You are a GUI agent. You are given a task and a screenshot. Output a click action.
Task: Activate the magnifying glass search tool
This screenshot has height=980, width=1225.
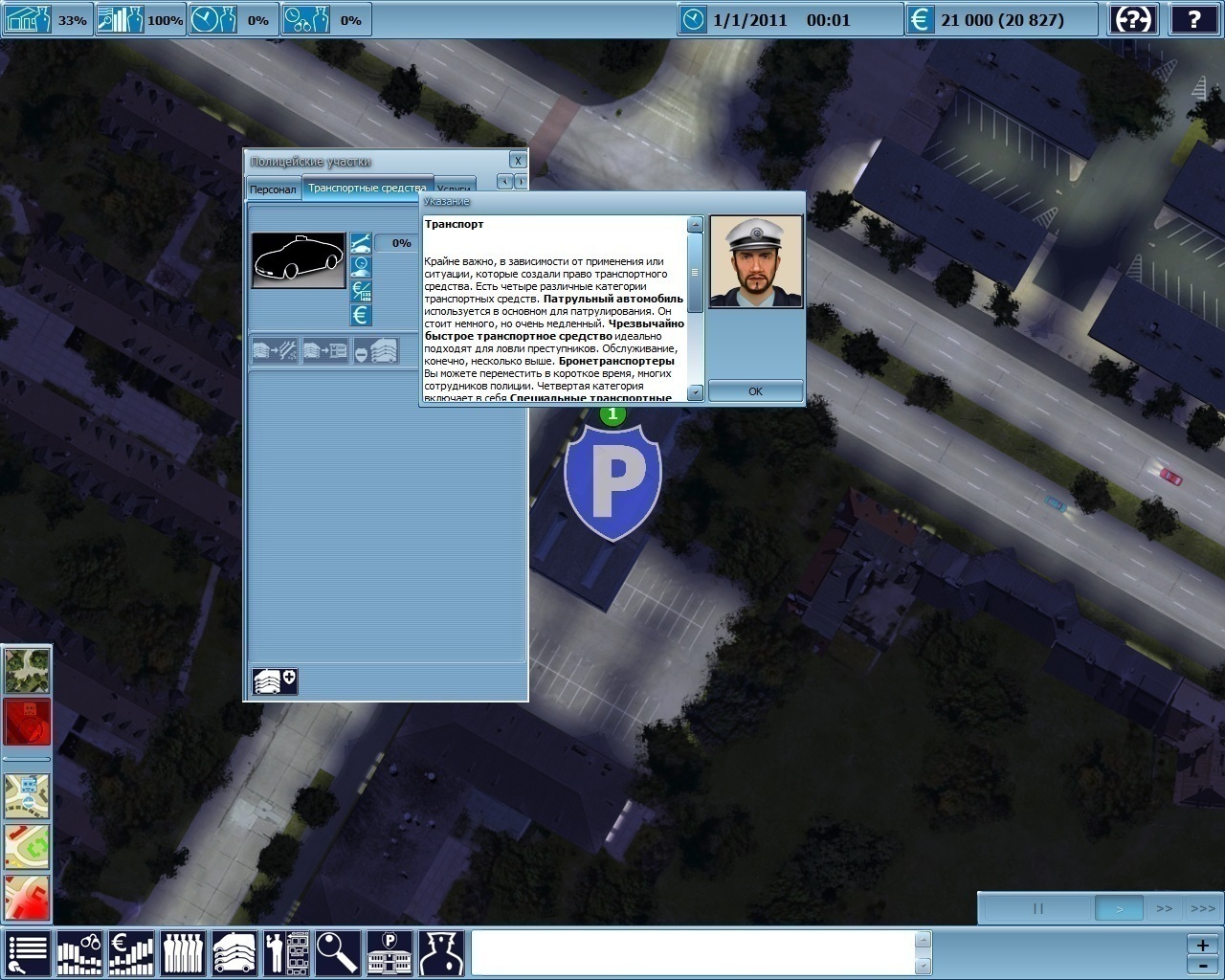(338, 953)
